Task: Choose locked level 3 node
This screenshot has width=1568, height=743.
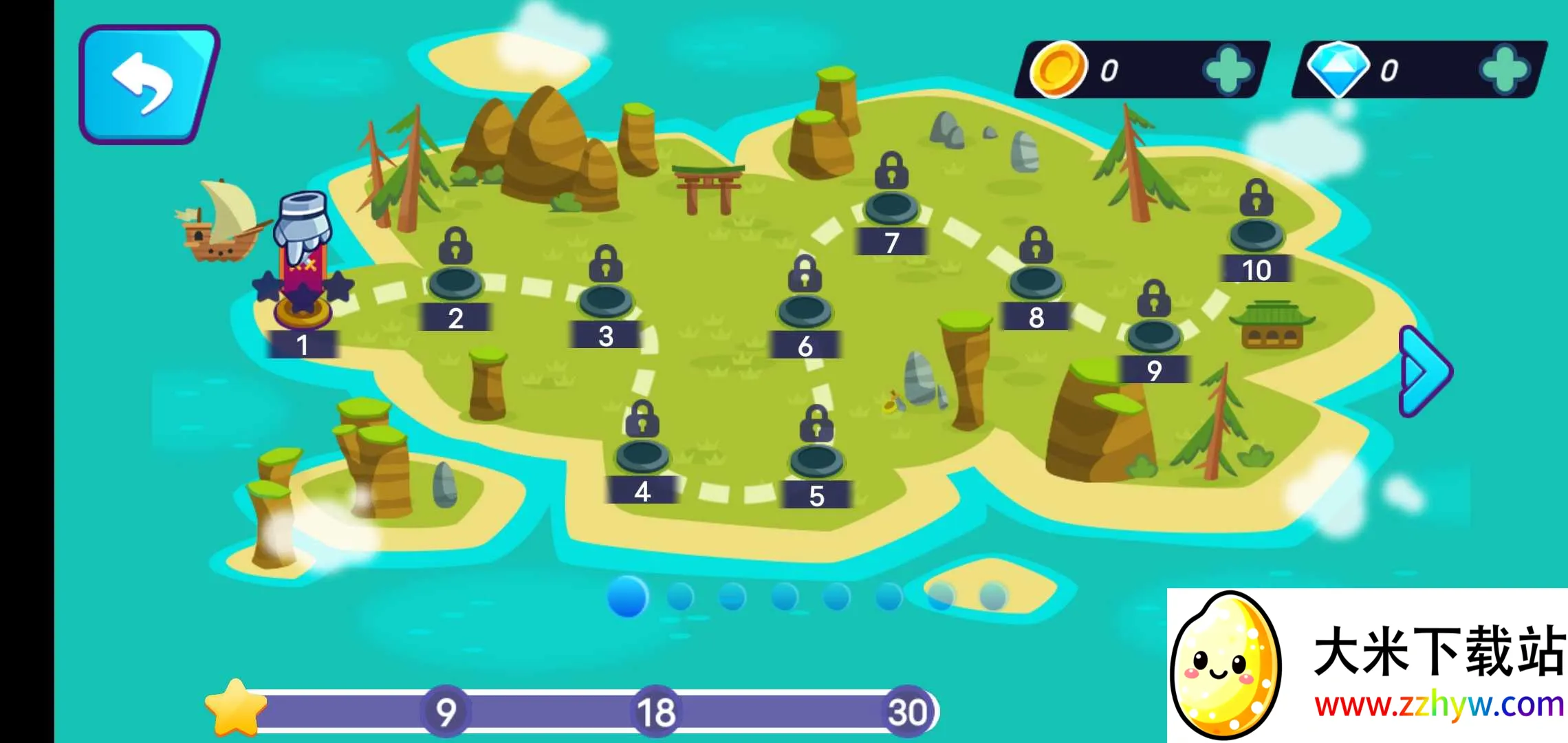Action: pyautogui.click(x=605, y=300)
